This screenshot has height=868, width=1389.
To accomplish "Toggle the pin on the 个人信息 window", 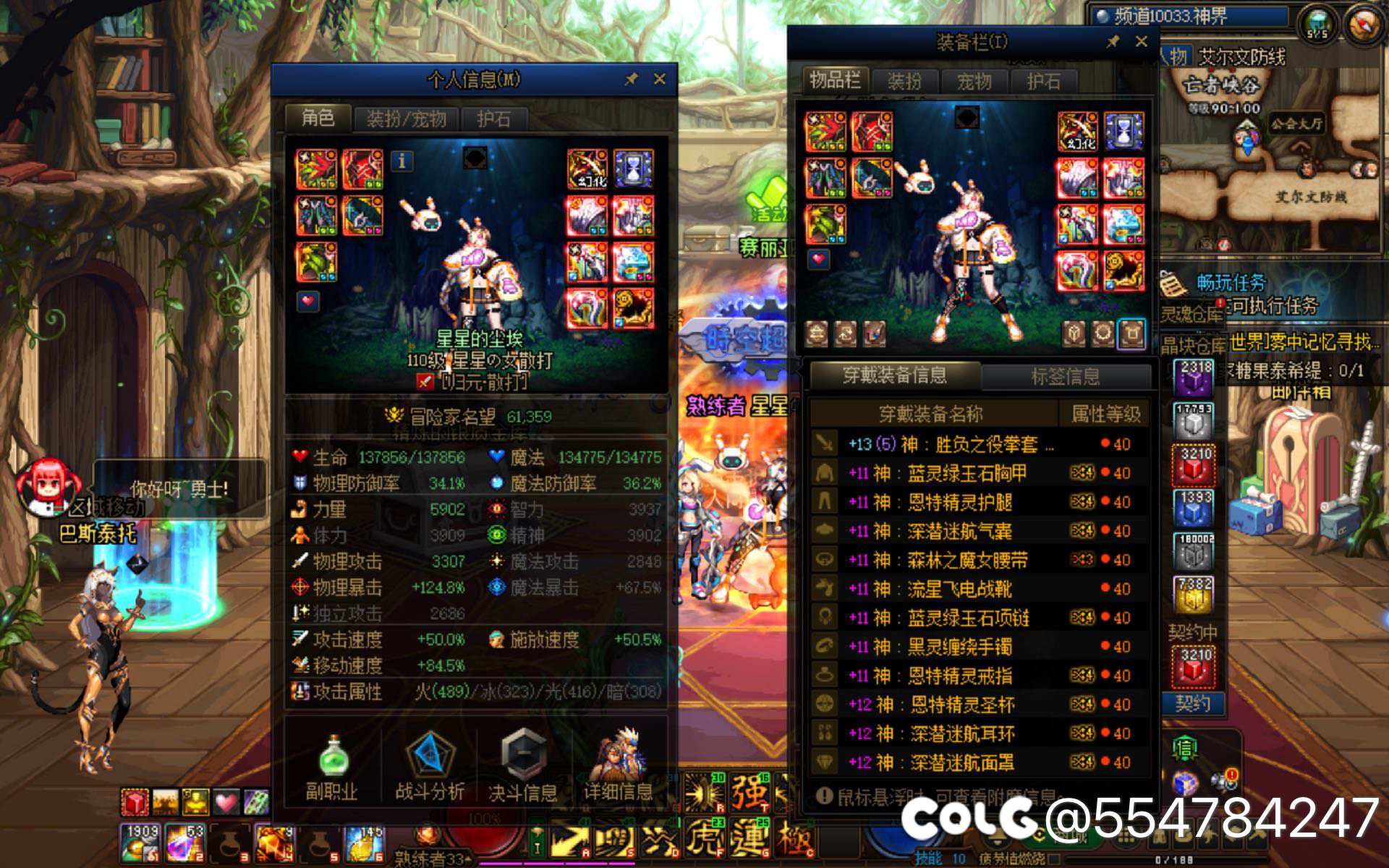I will point(632,80).
